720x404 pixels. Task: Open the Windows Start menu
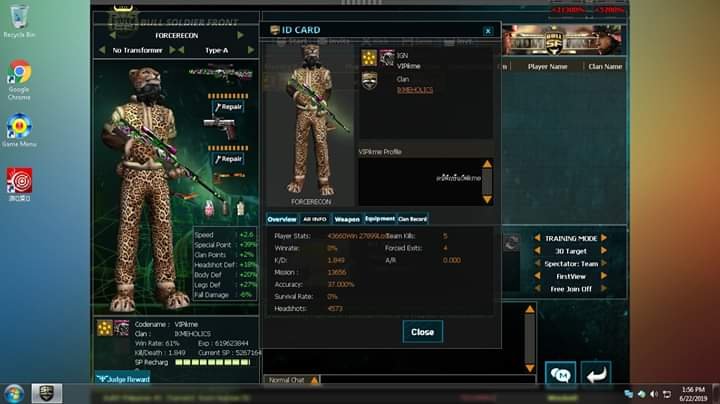(12, 393)
